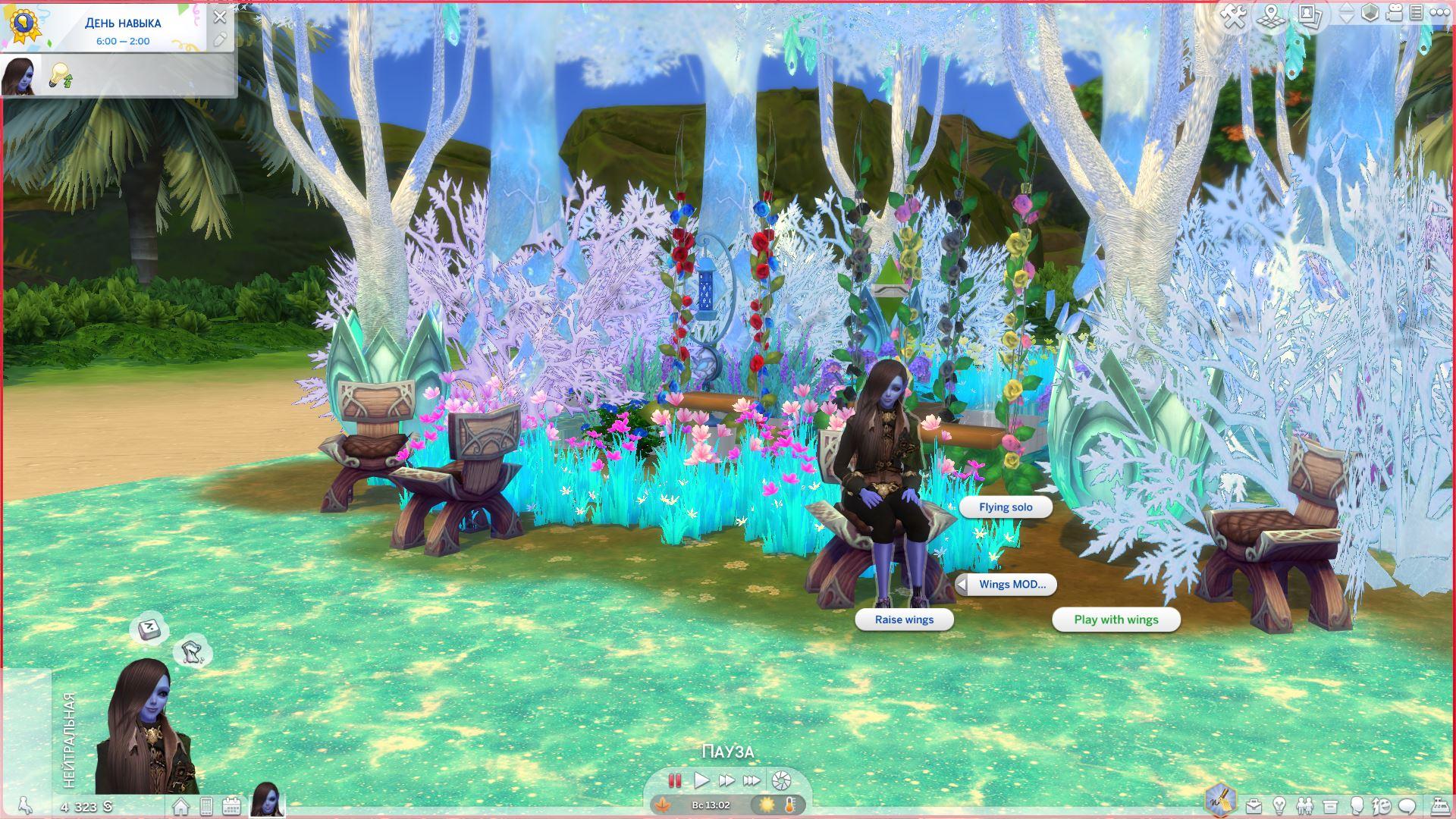Open the phone icon
1456x819 pixels.
[x=206, y=806]
